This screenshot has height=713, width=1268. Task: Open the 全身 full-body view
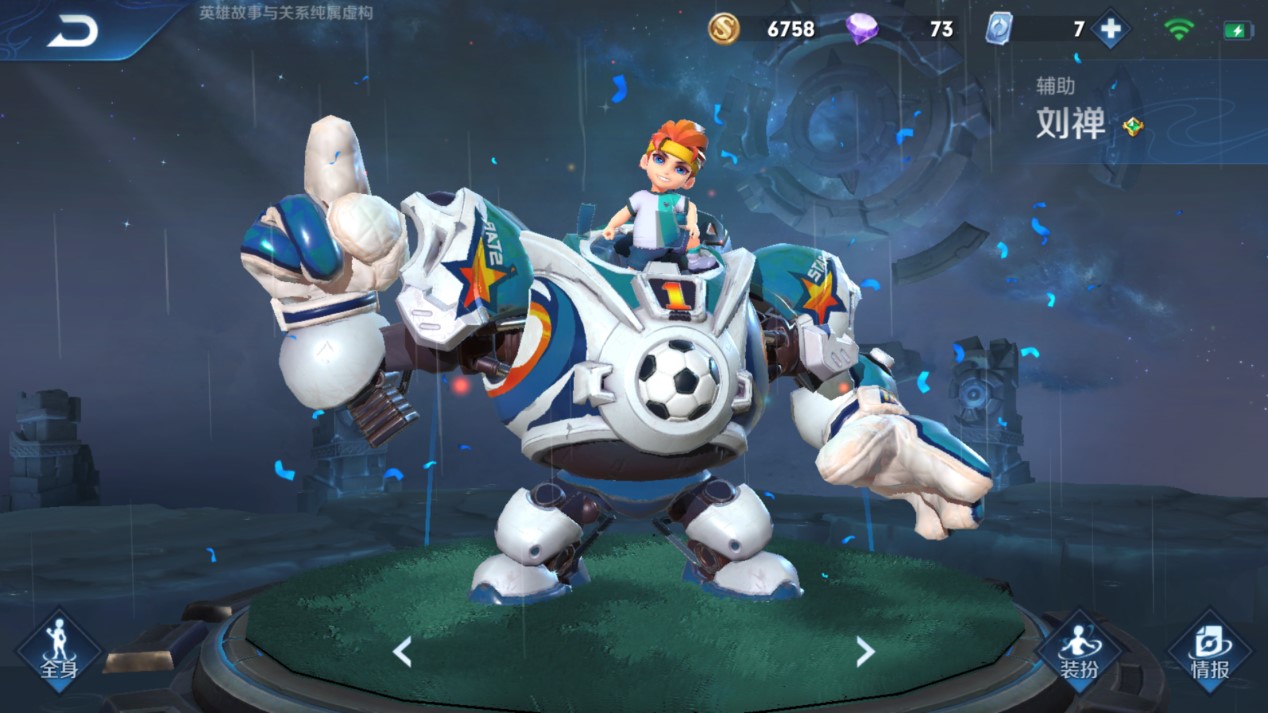pyautogui.click(x=58, y=650)
